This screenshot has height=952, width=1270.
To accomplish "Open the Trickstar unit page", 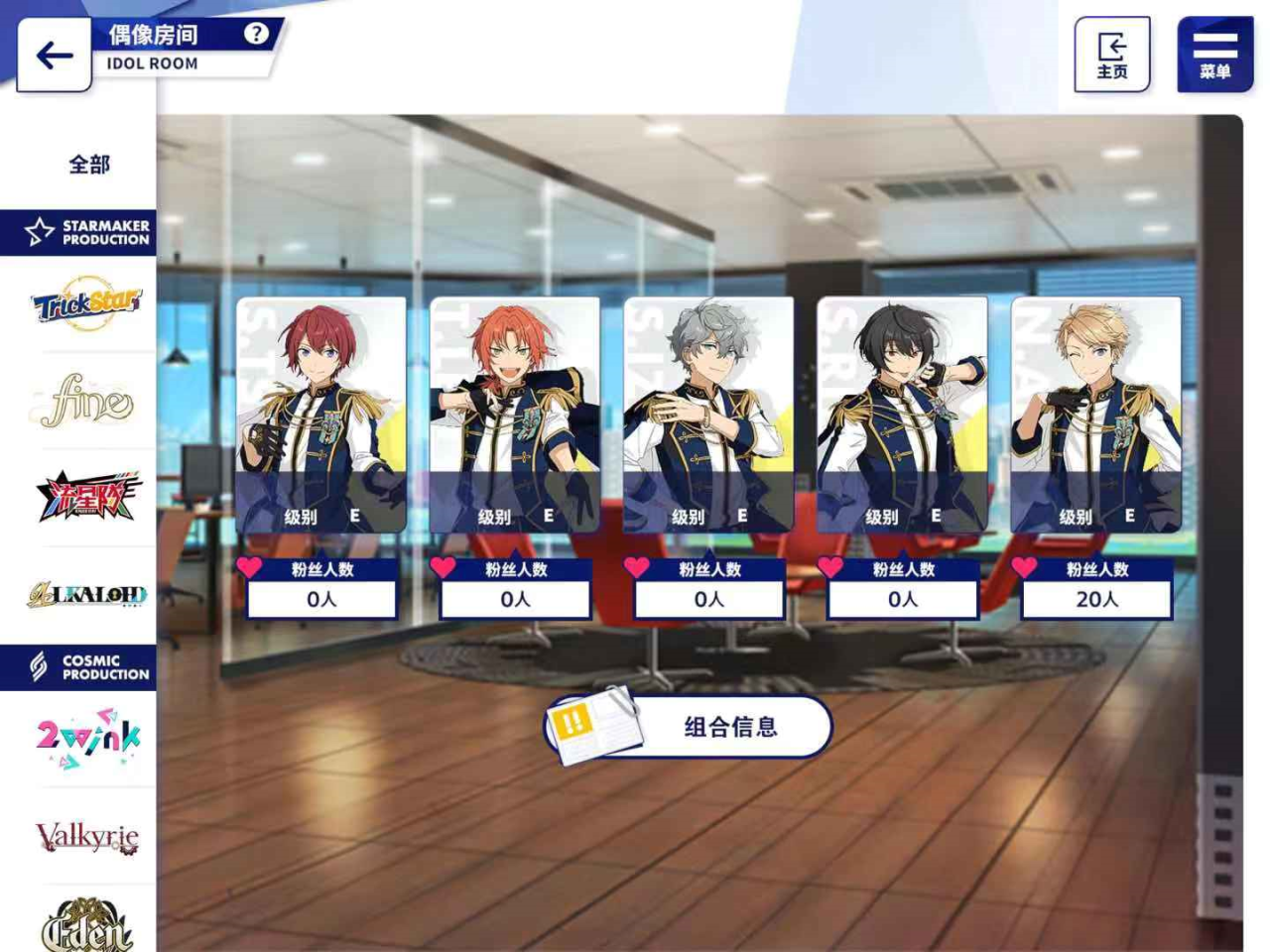I will coord(87,303).
